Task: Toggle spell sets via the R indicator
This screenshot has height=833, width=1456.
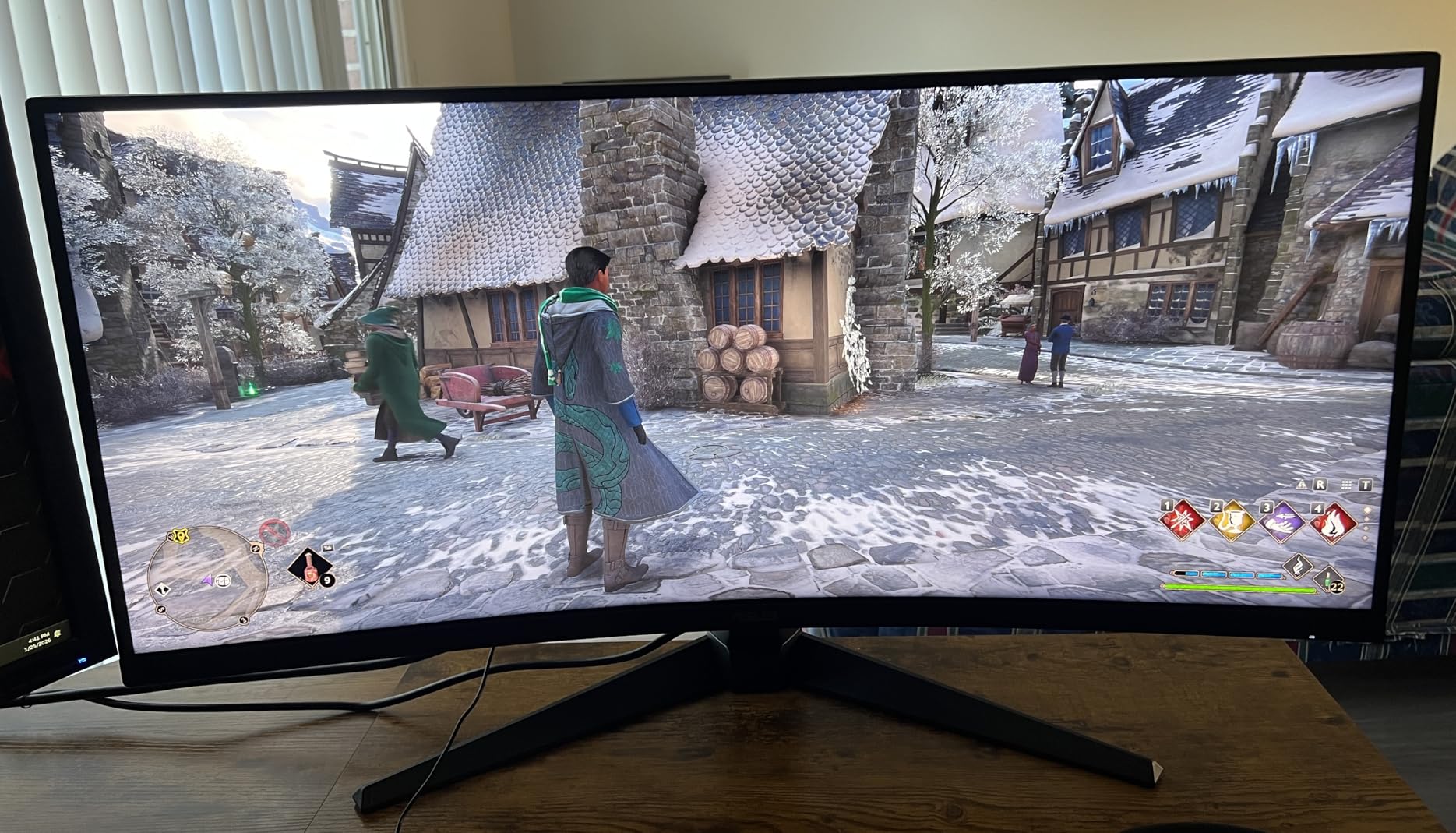Action: 1320,485
